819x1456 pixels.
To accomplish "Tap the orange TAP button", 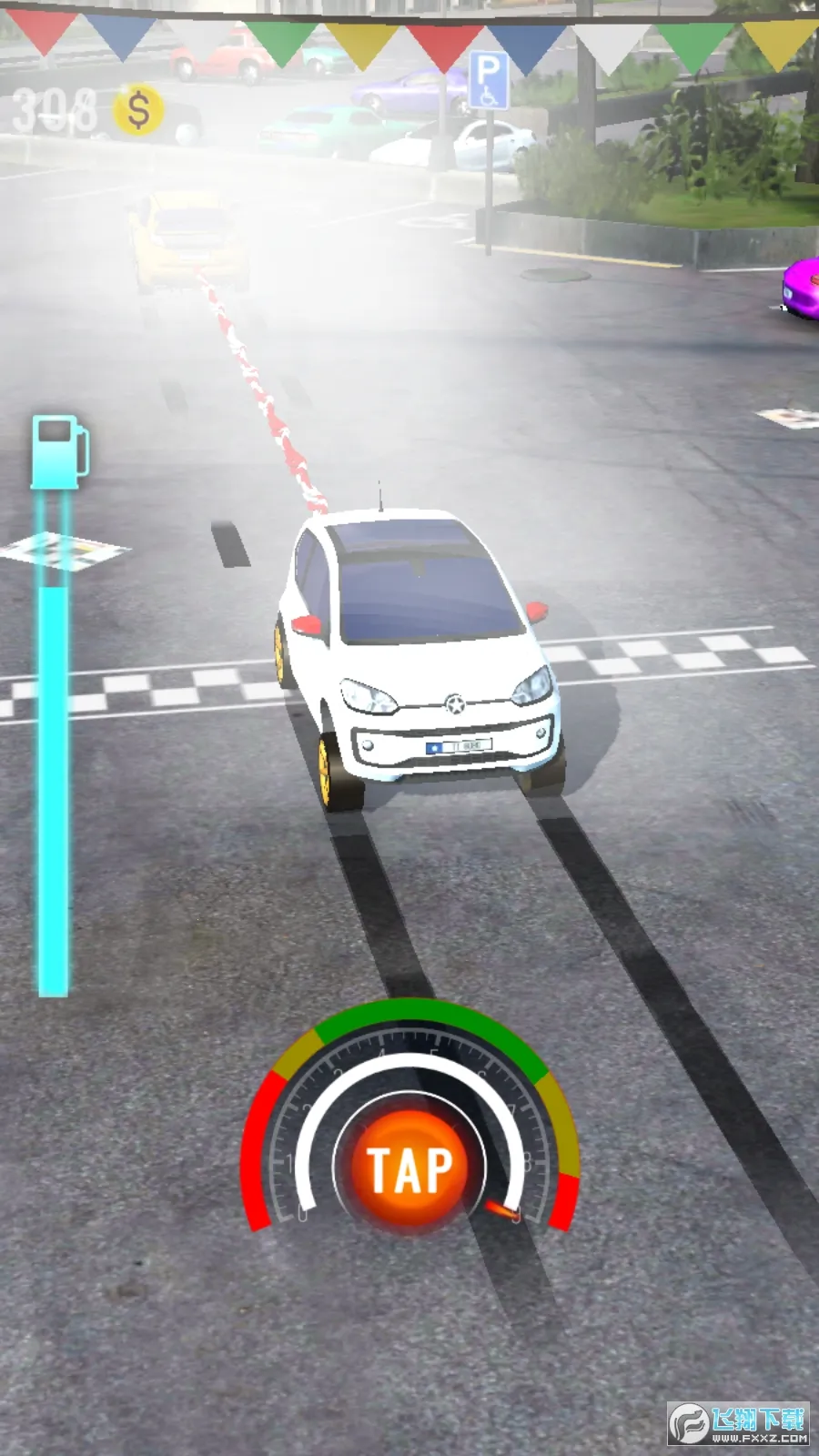I will click(409, 1168).
